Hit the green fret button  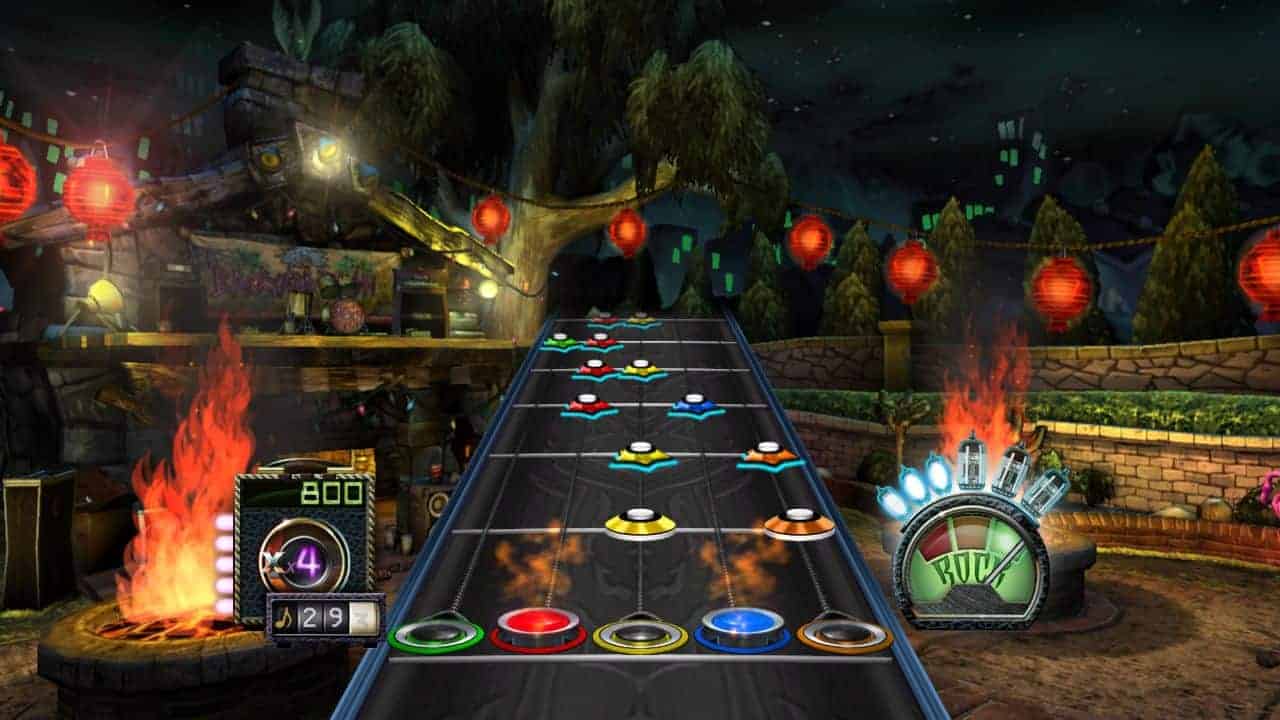click(435, 634)
